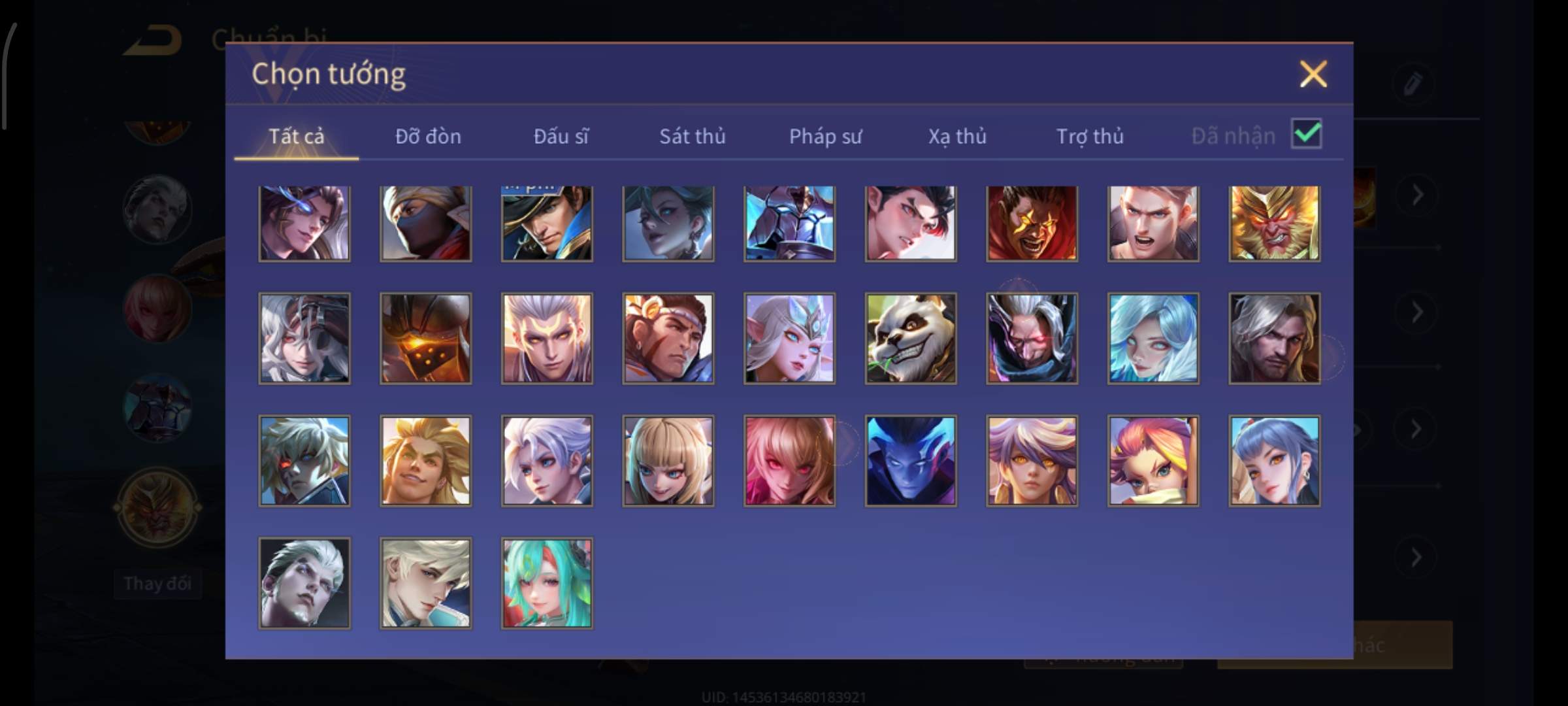This screenshot has height=706, width=1568.
Task: Pick the icy blue-haired girl hero
Action: (x=1153, y=338)
